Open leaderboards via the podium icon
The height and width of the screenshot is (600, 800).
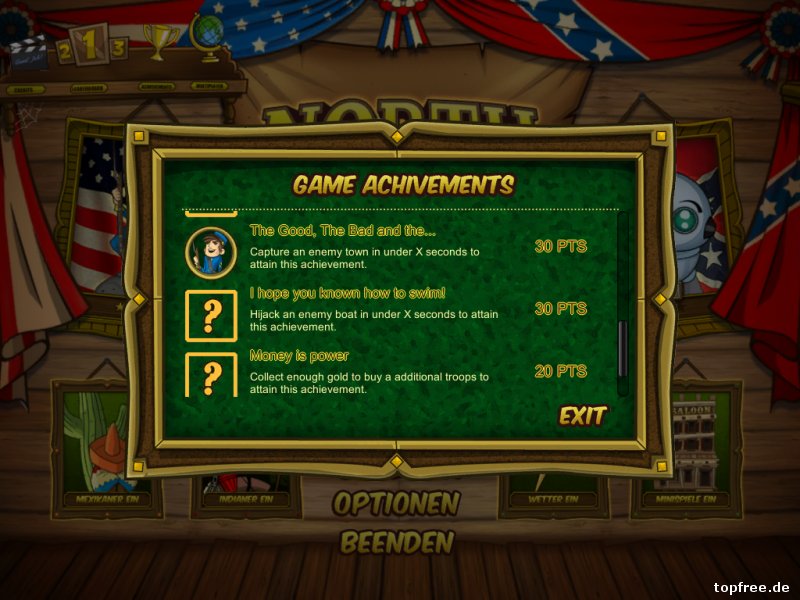click(90, 47)
